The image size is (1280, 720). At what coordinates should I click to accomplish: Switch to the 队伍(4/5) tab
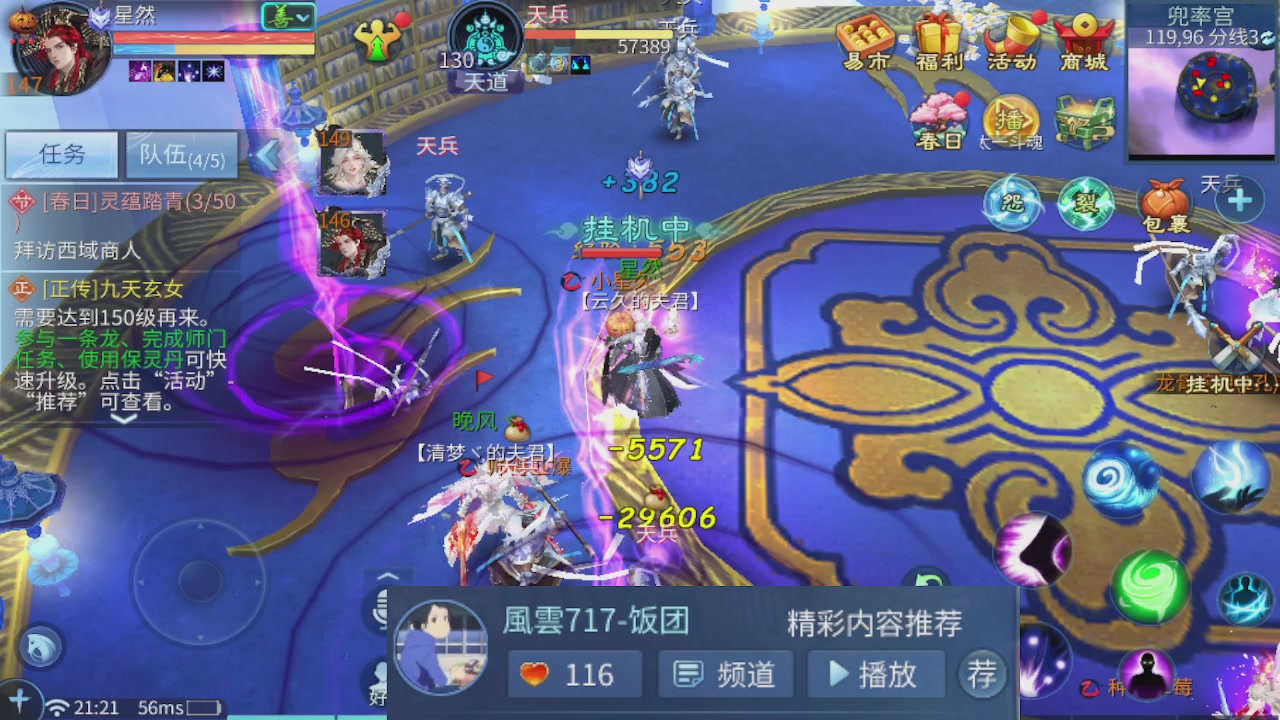click(x=180, y=155)
